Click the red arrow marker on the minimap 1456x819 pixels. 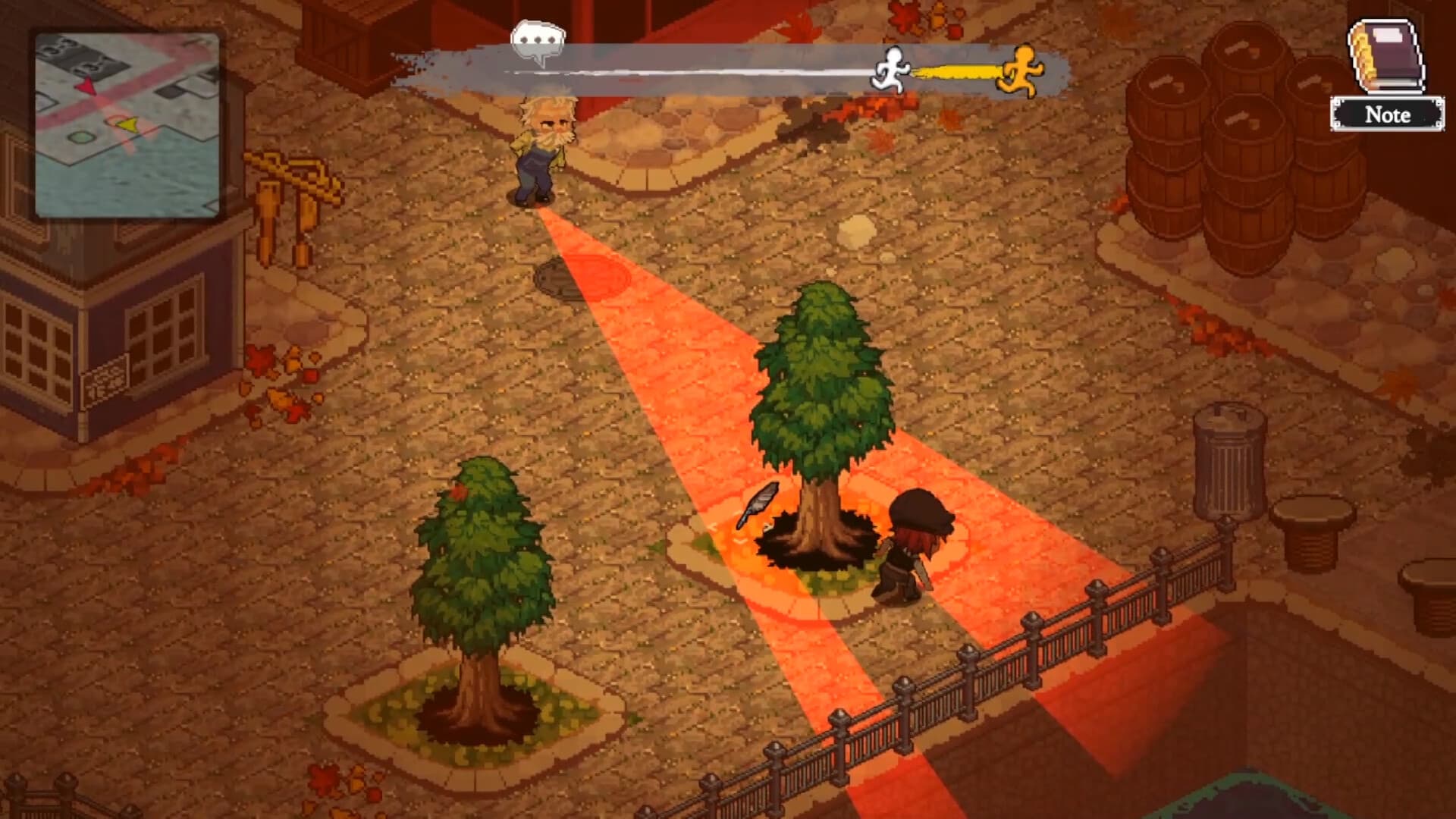point(87,86)
